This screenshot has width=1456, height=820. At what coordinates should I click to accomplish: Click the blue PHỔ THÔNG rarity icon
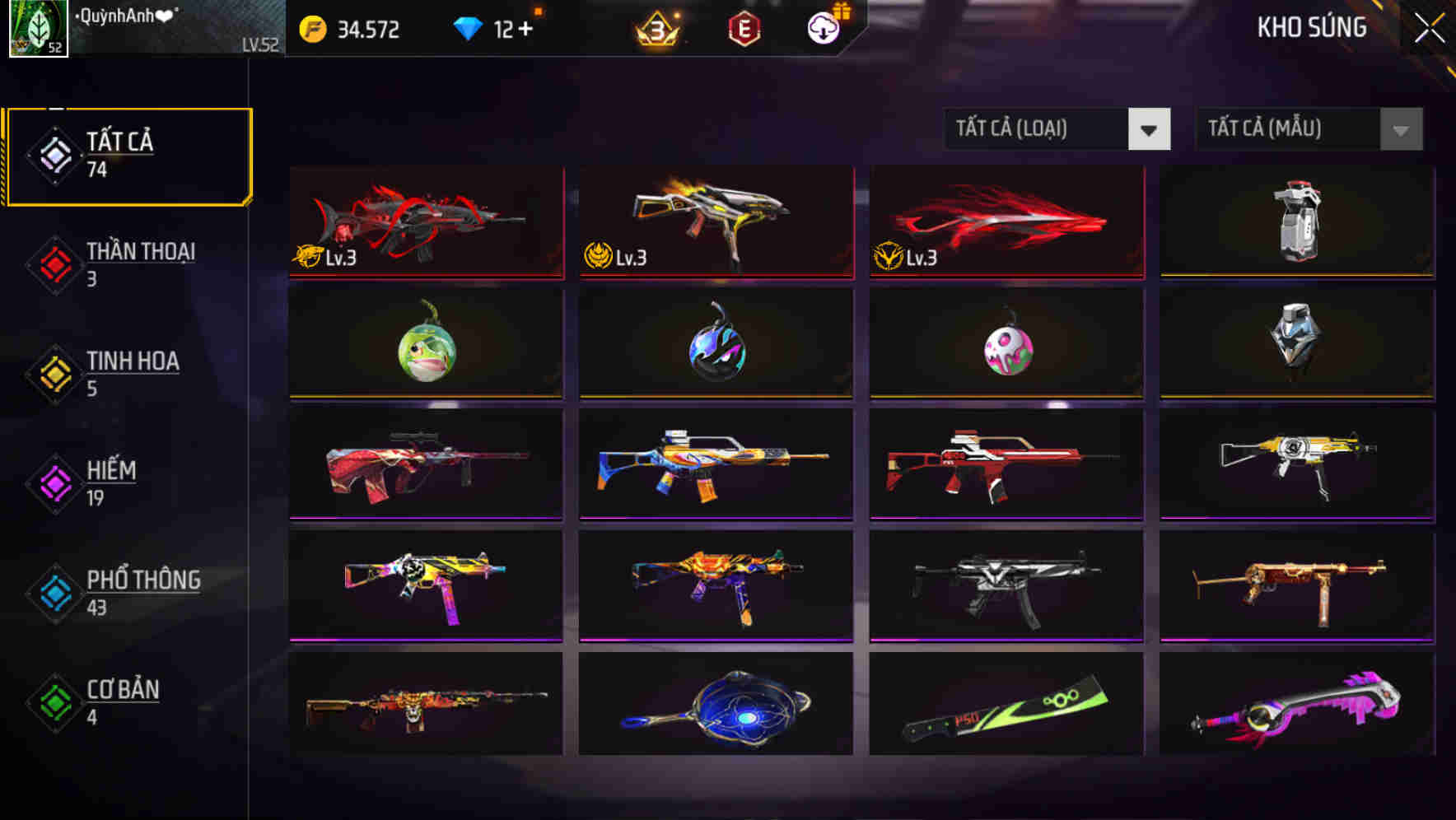53,592
